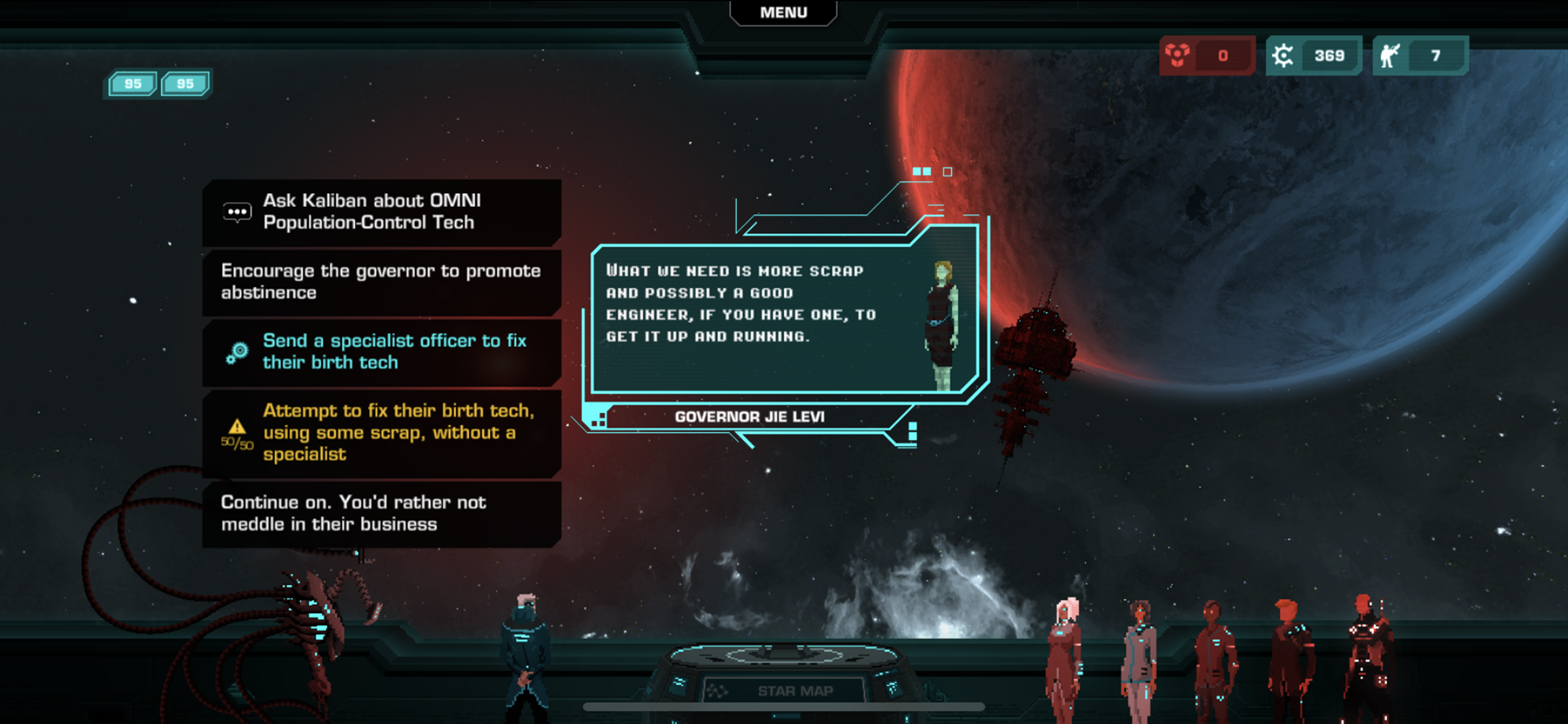Attempt the 50/50 birth tech fix using scrap

381,433
